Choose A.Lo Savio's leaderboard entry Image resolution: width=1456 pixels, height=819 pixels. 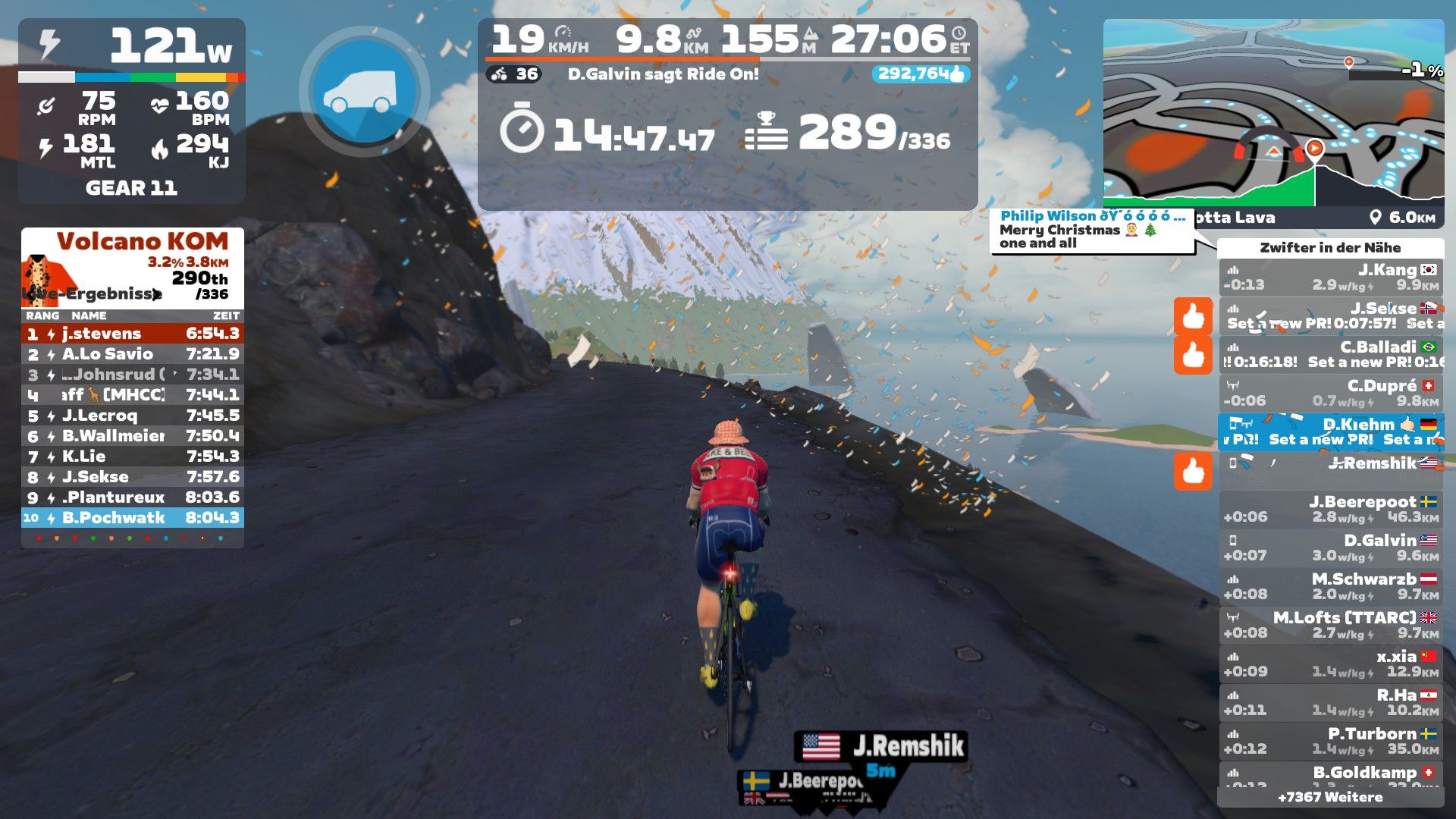[x=133, y=354]
